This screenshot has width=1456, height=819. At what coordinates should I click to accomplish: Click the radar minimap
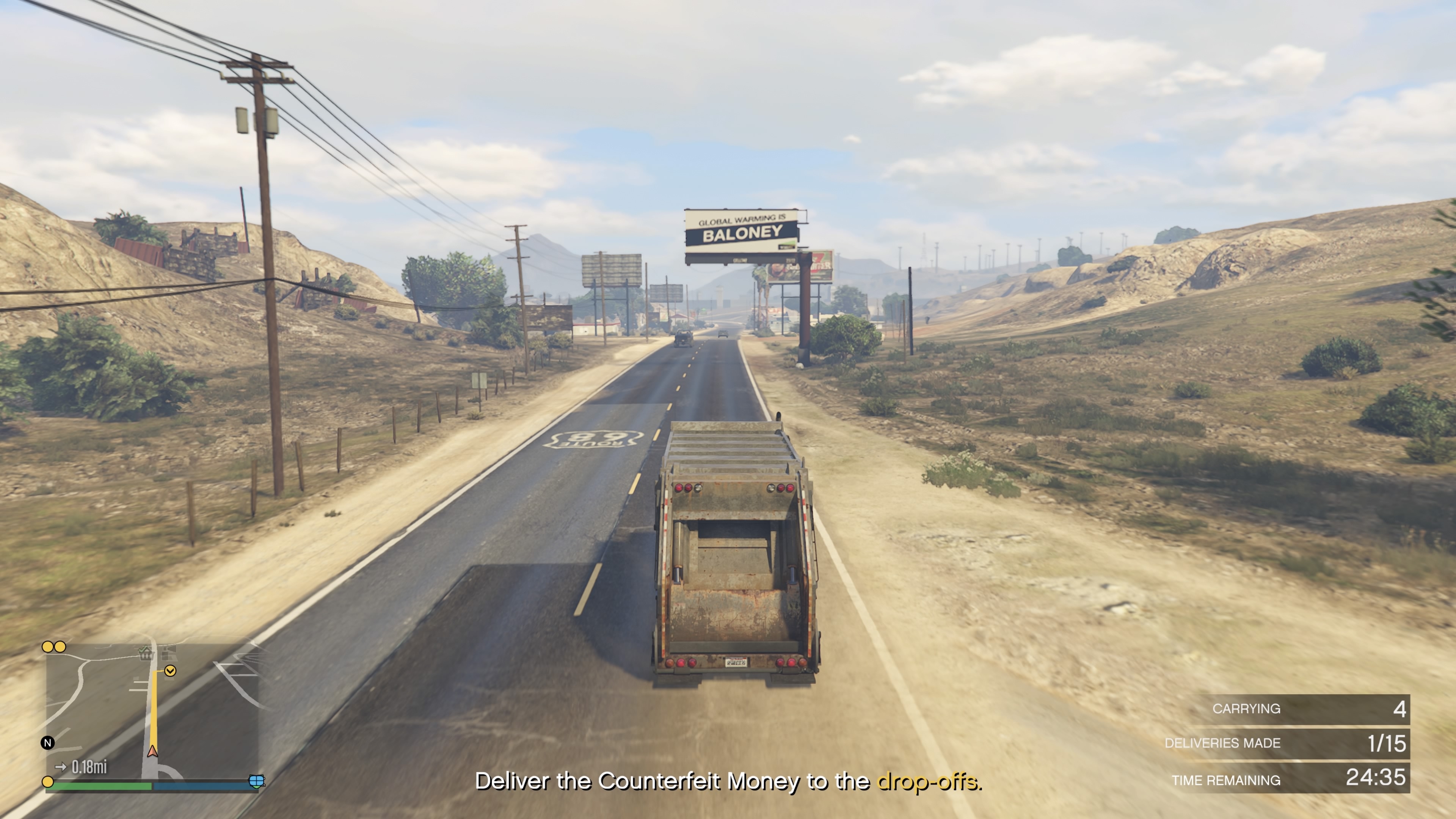pos(152,712)
